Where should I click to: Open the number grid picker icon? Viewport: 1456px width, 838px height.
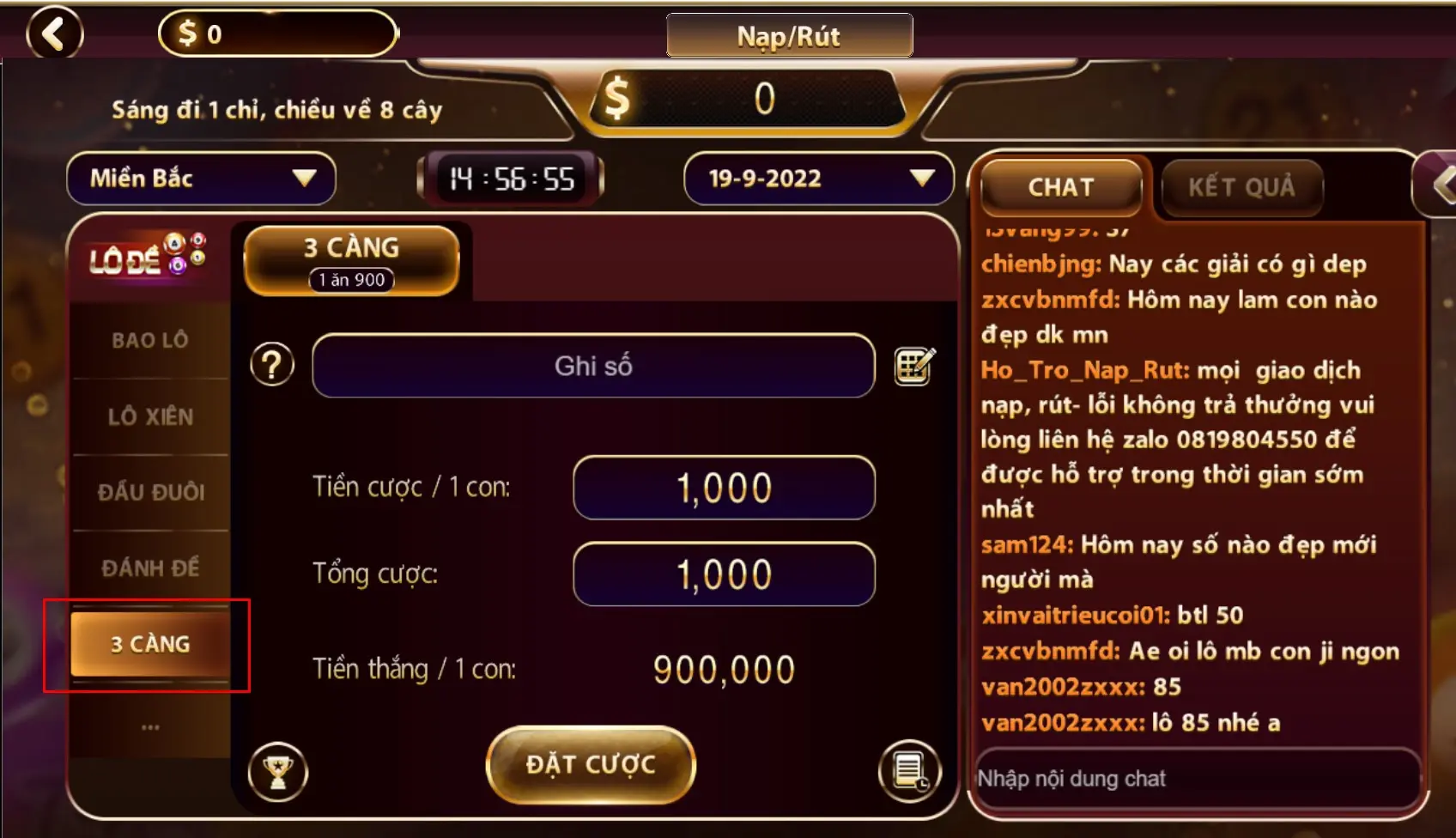[914, 367]
